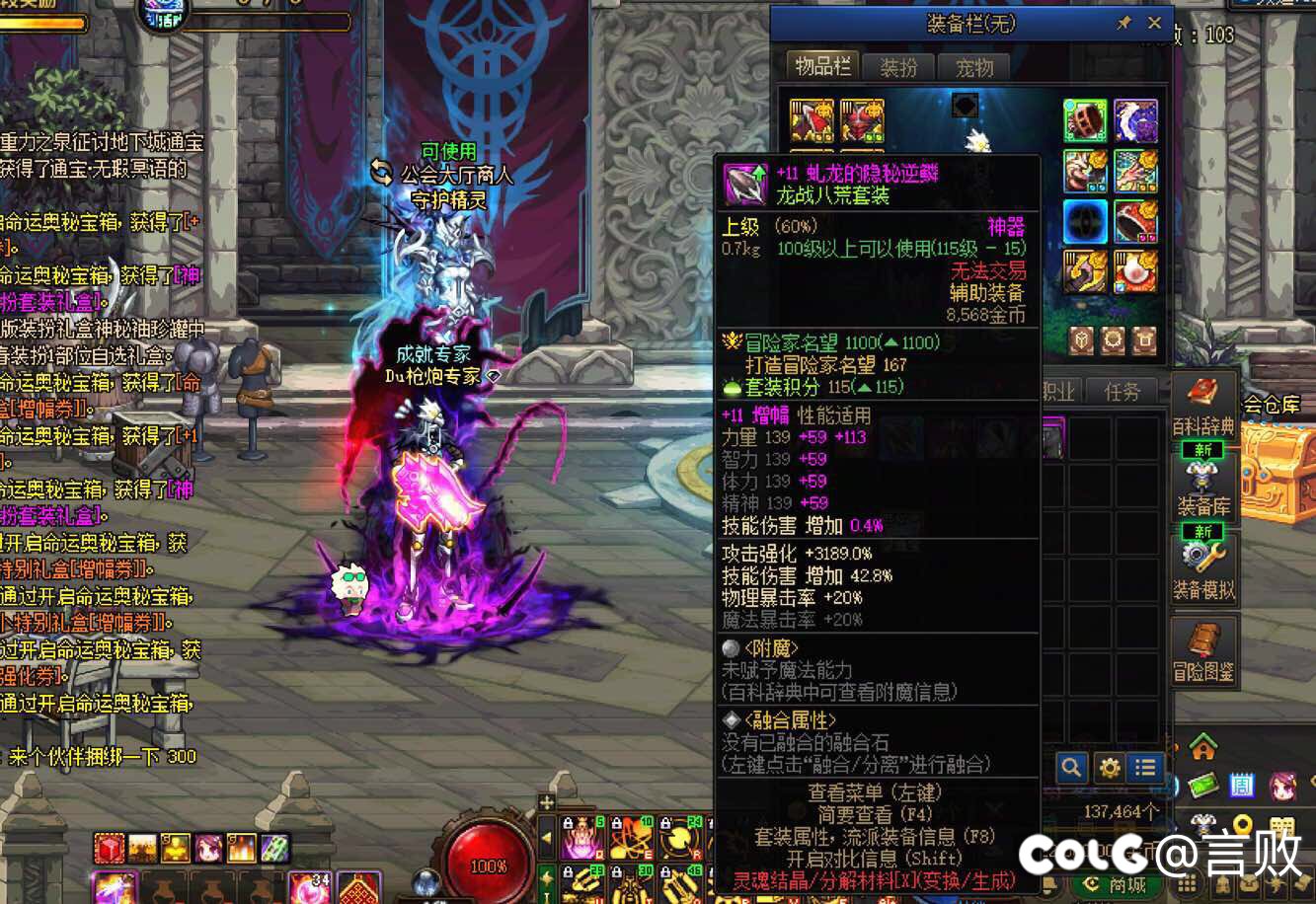Select the 物品栏 tab
The height and width of the screenshot is (904, 1316).
pyautogui.click(x=822, y=66)
